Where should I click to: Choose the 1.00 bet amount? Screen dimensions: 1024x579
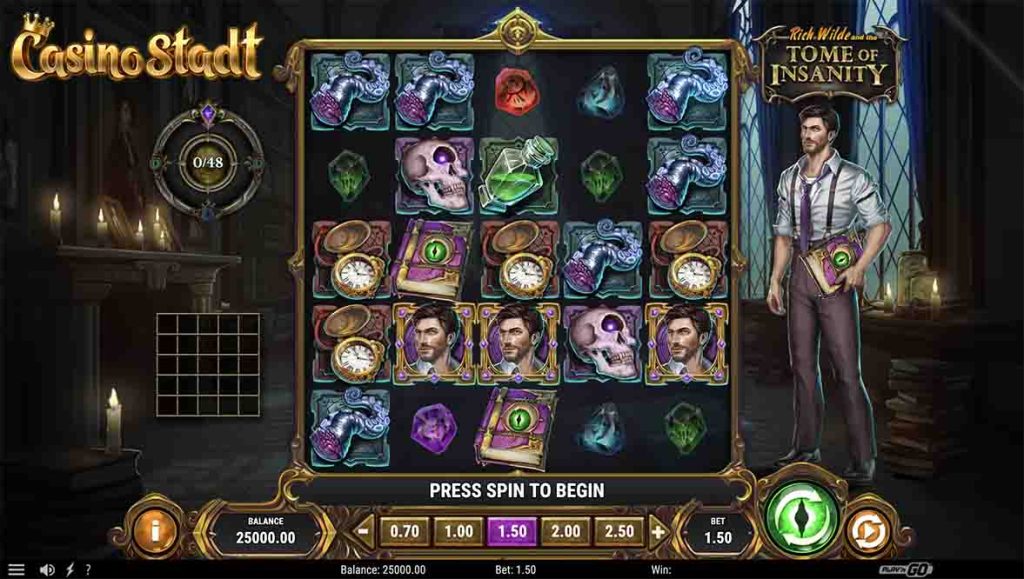click(x=458, y=532)
